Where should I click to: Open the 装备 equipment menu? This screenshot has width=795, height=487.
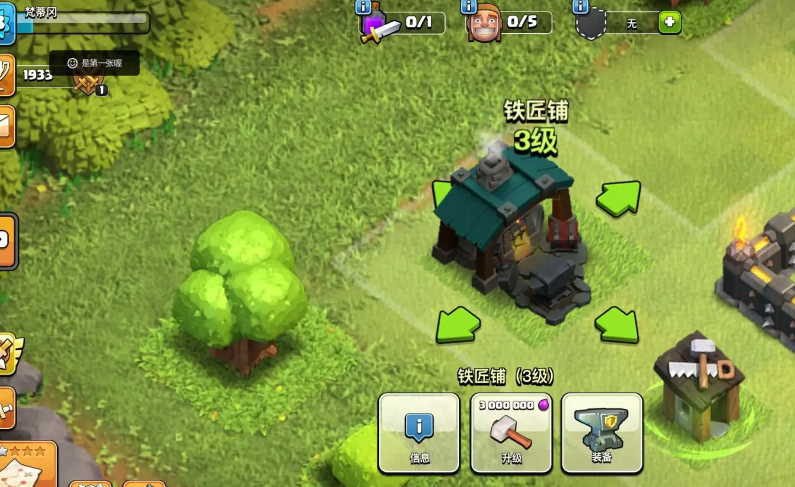point(601,432)
